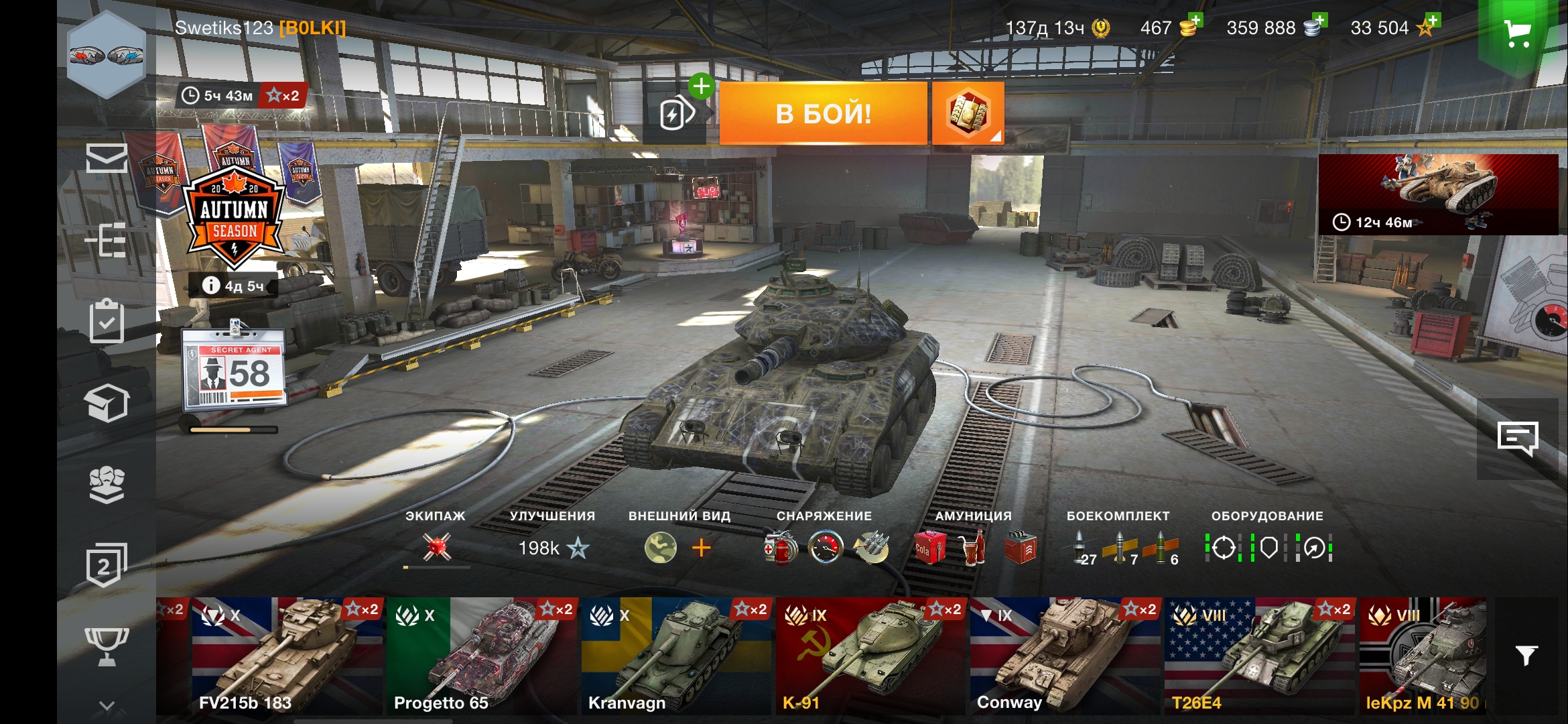Open the ОБОРУДОВАНИЕ equipment slots
The width and height of the screenshot is (1568, 724).
[x=1268, y=548]
